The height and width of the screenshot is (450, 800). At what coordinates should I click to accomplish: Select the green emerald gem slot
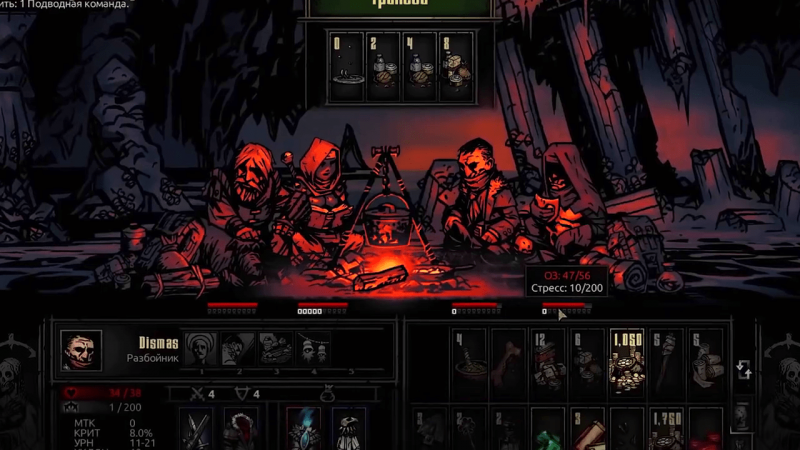pyautogui.click(x=547, y=432)
